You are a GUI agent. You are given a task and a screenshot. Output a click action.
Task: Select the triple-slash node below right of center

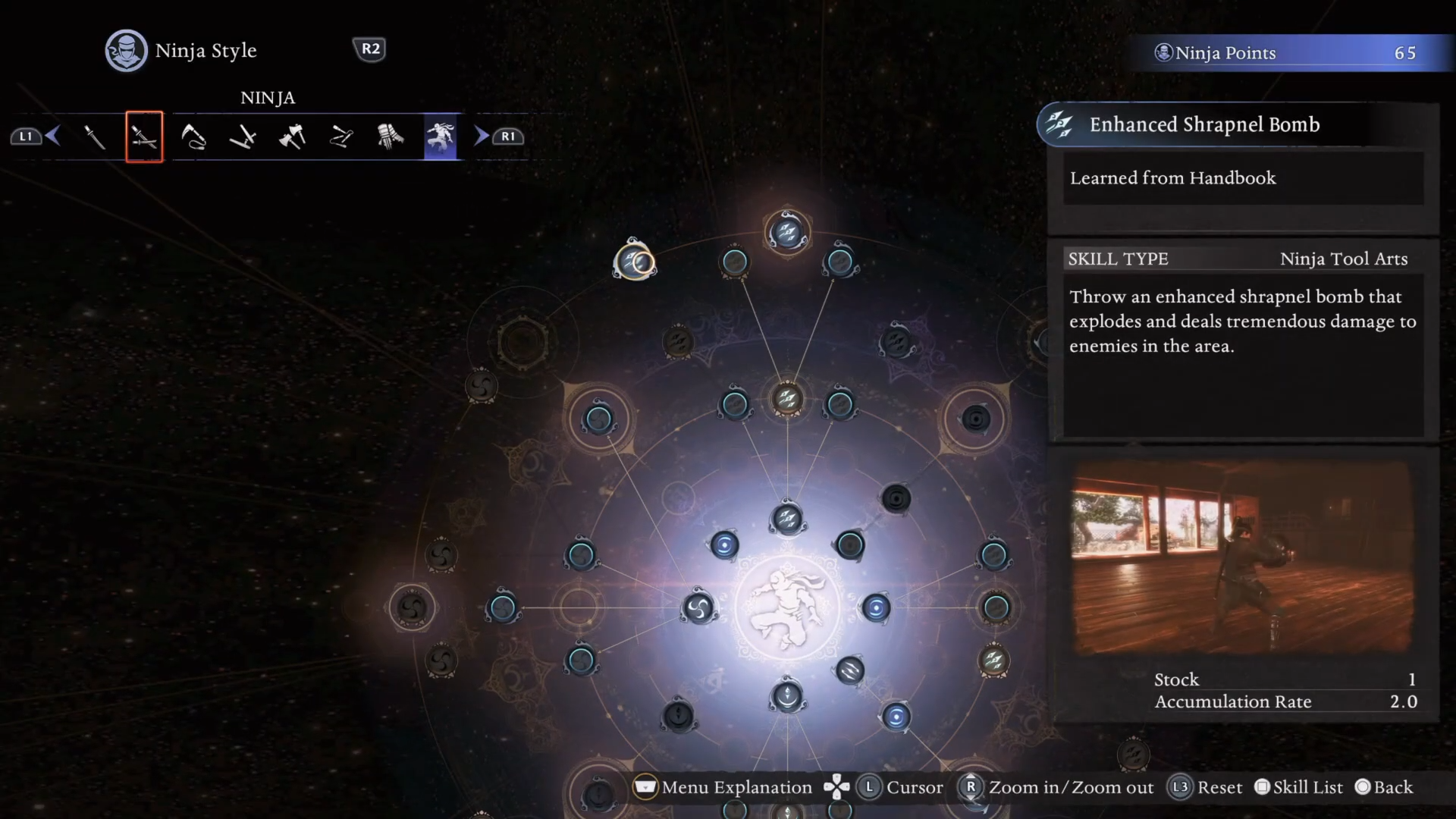tap(849, 670)
